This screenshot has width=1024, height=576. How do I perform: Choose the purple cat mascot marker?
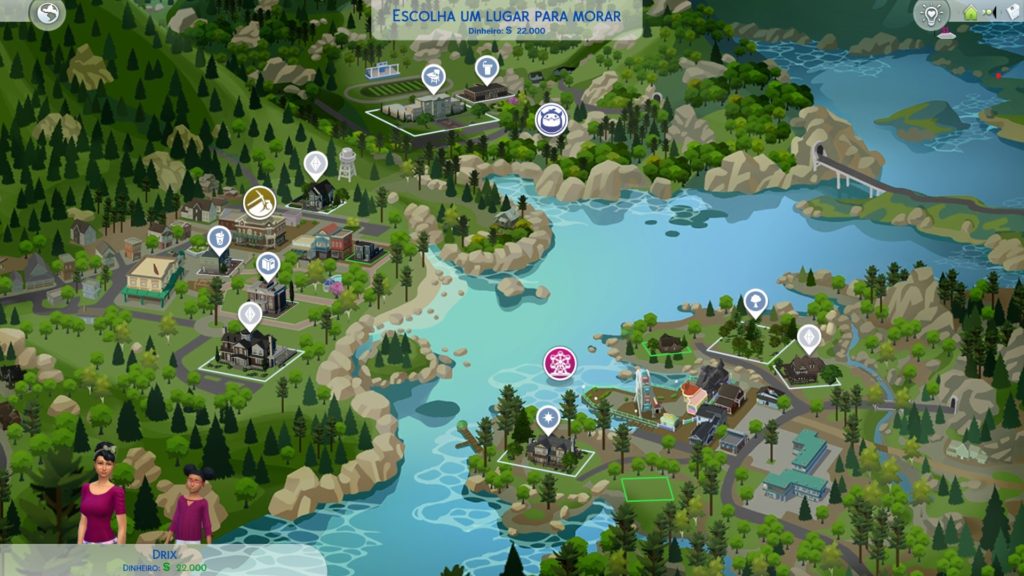click(548, 119)
